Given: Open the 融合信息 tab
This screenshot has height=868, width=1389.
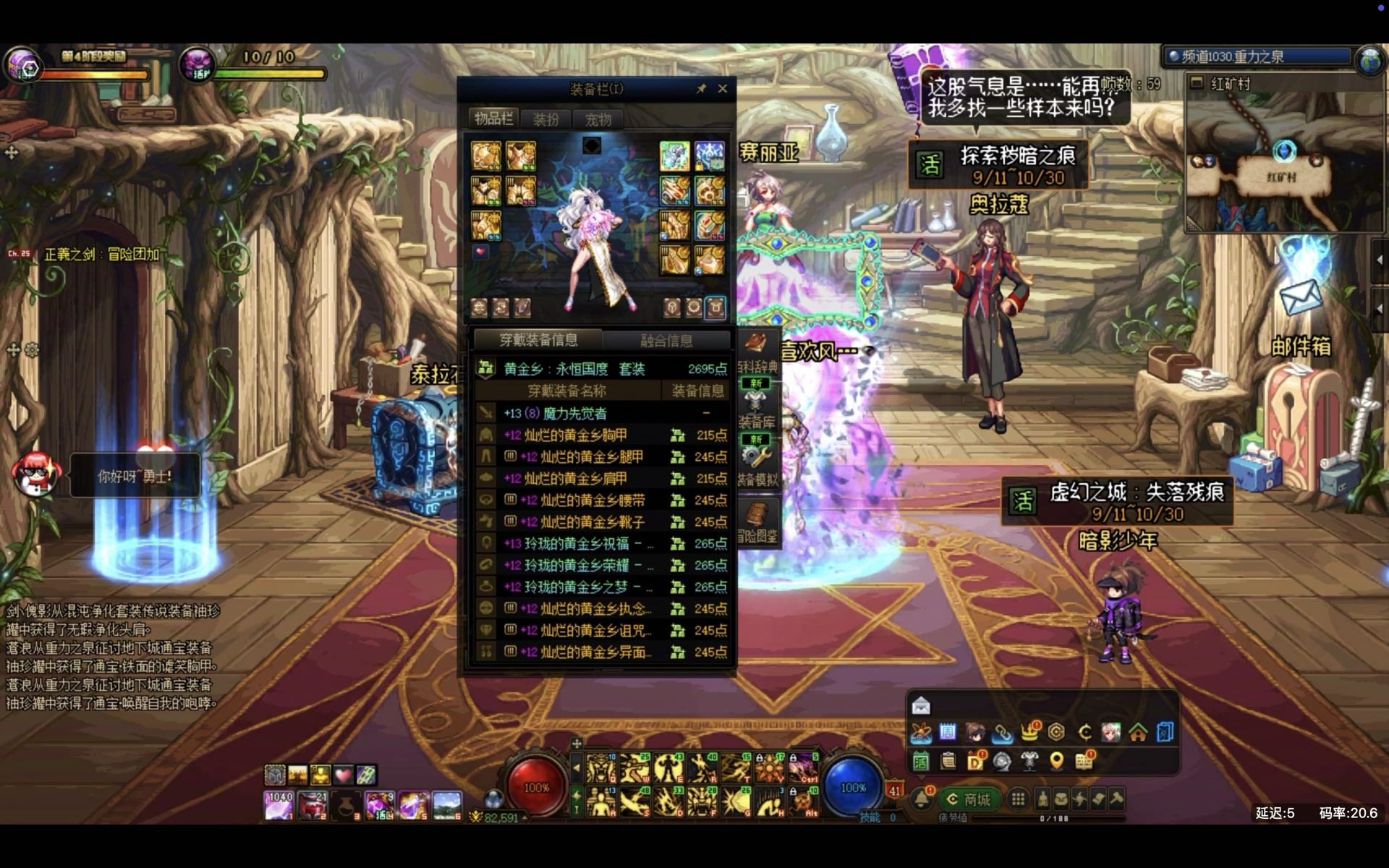Looking at the screenshot, I should tap(666, 340).
